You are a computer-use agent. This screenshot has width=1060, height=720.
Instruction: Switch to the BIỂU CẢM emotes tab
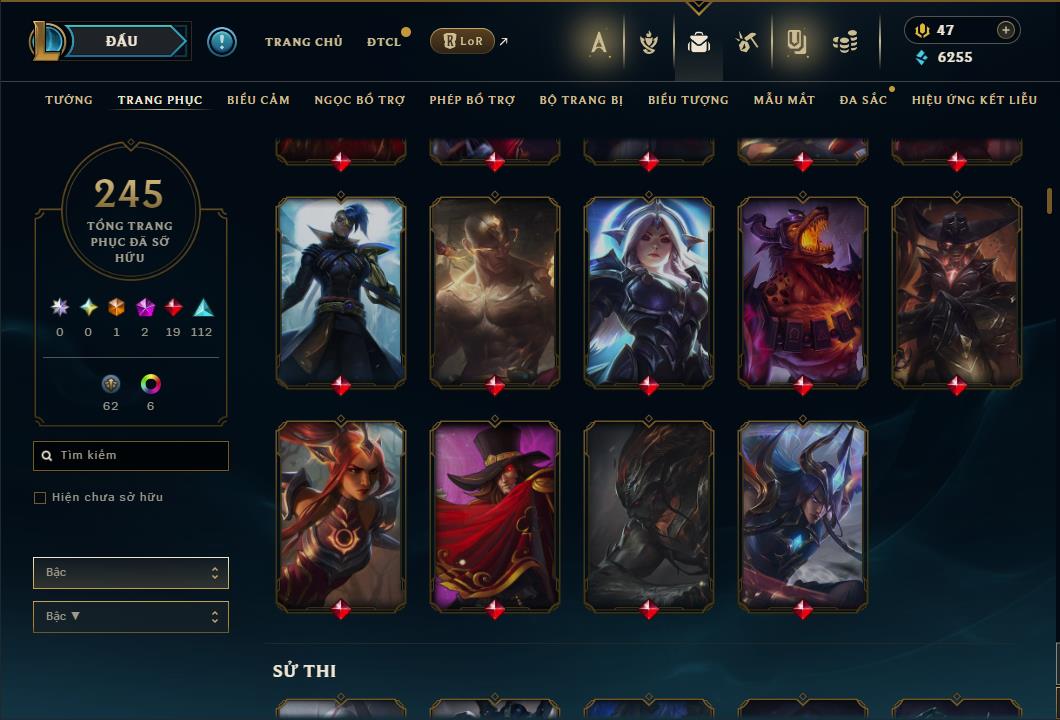pos(258,100)
